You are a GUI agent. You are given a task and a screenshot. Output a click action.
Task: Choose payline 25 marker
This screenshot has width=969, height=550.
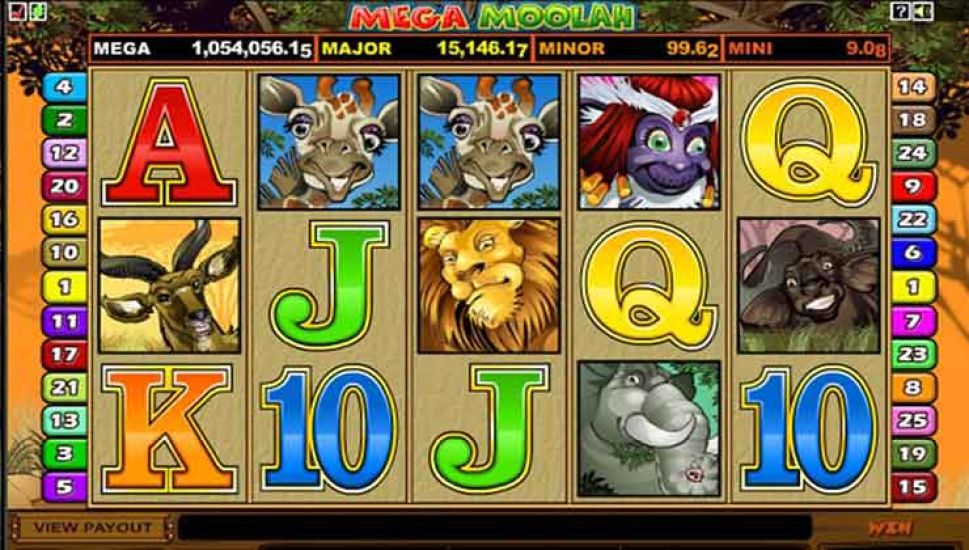point(912,421)
